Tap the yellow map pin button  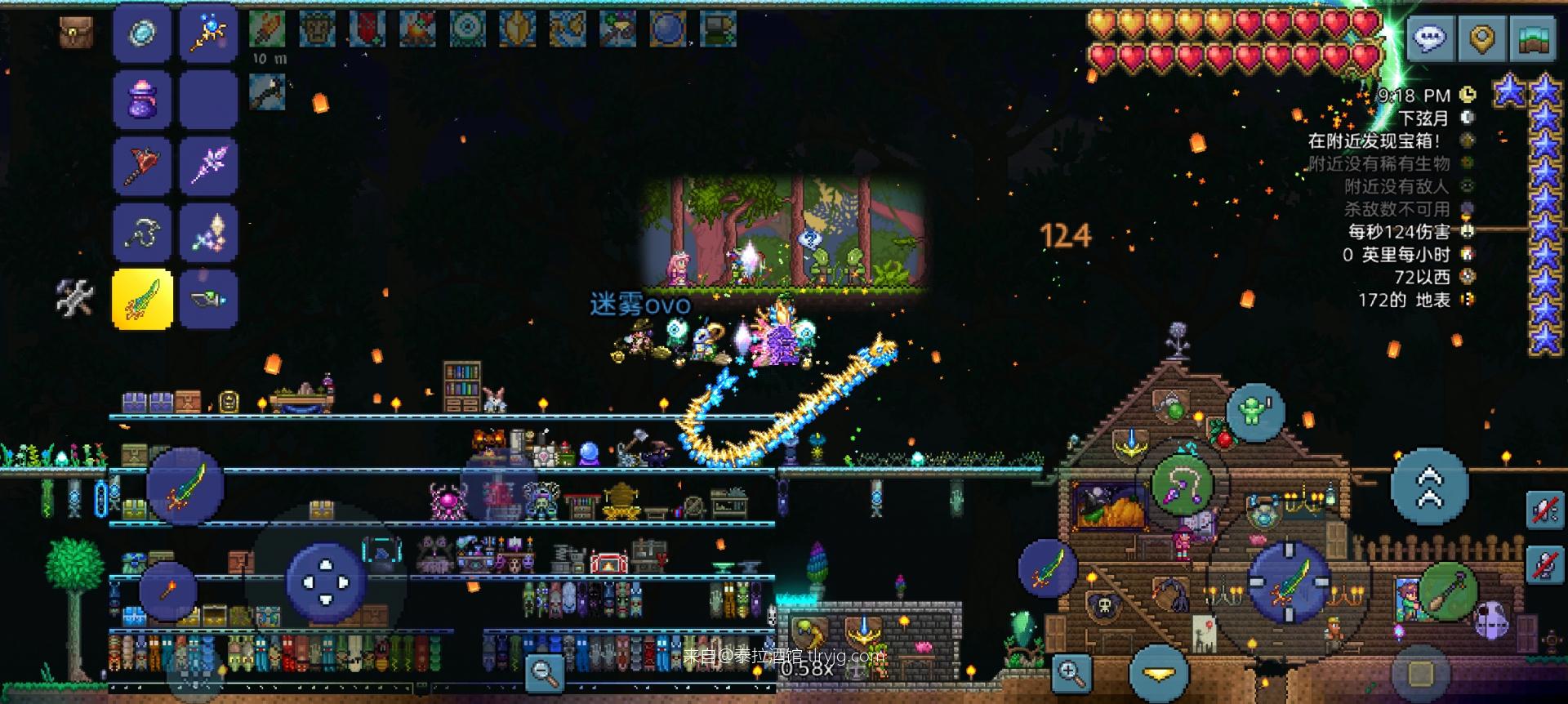coord(1482,38)
